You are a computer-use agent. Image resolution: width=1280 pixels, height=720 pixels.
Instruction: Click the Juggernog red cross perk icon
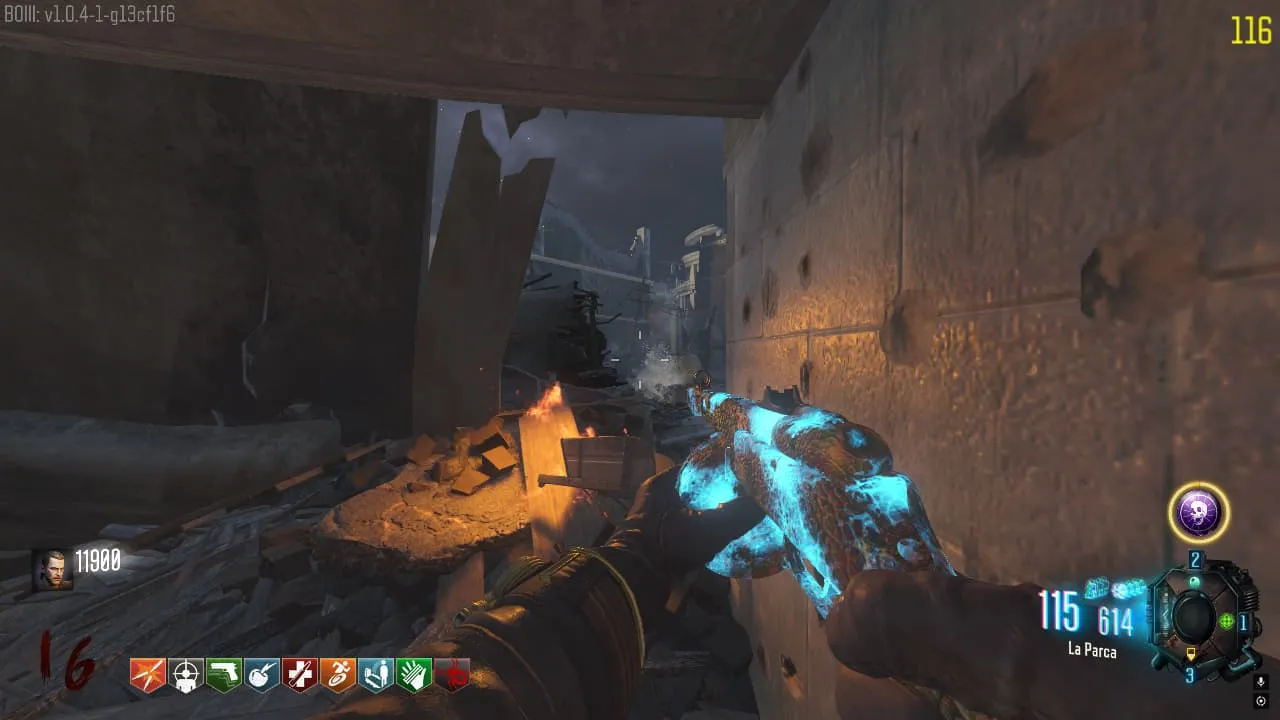(300, 676)
